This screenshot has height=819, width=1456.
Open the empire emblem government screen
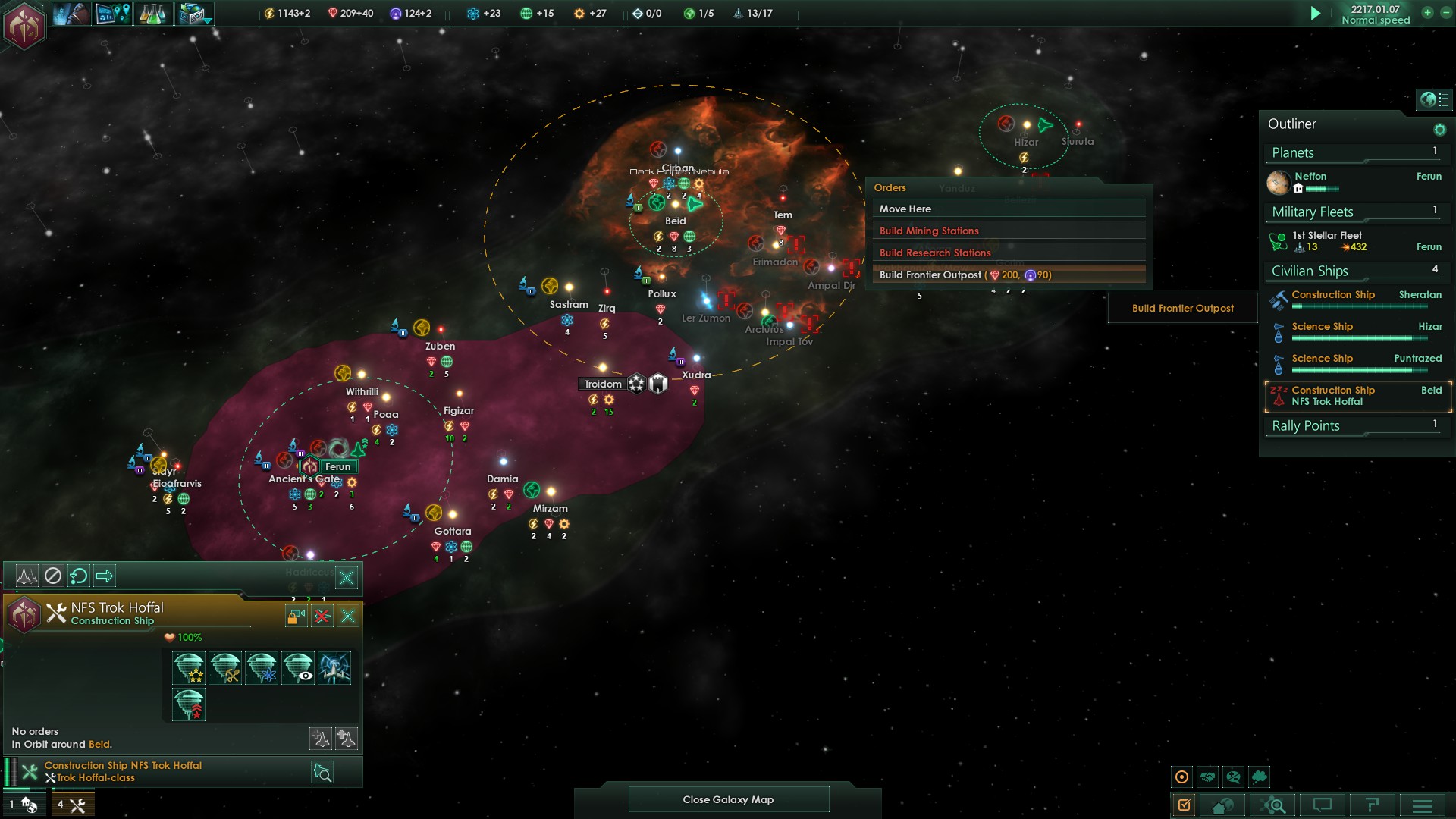(x=24, y=27)
